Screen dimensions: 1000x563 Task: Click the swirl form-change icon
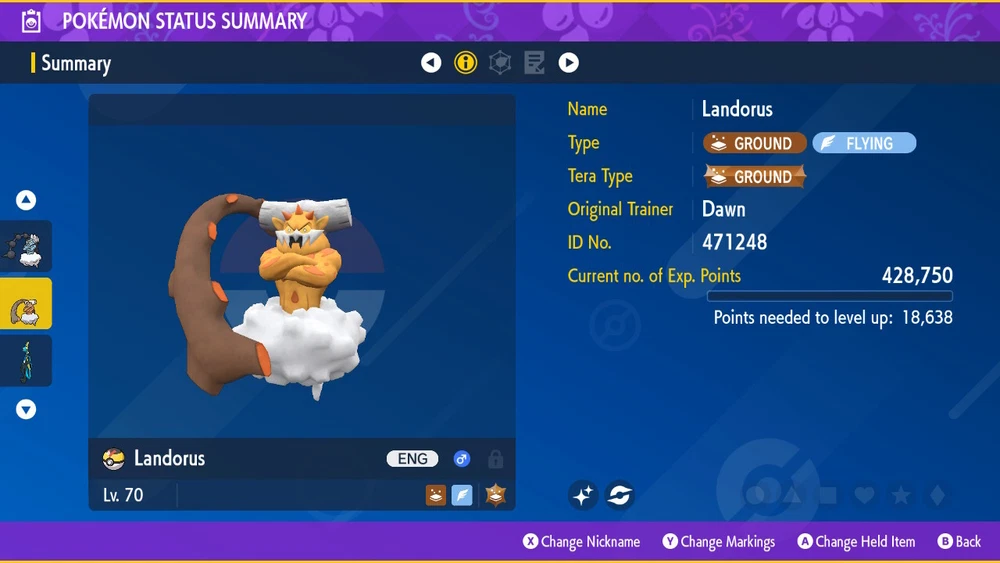(x=620, y=494)
